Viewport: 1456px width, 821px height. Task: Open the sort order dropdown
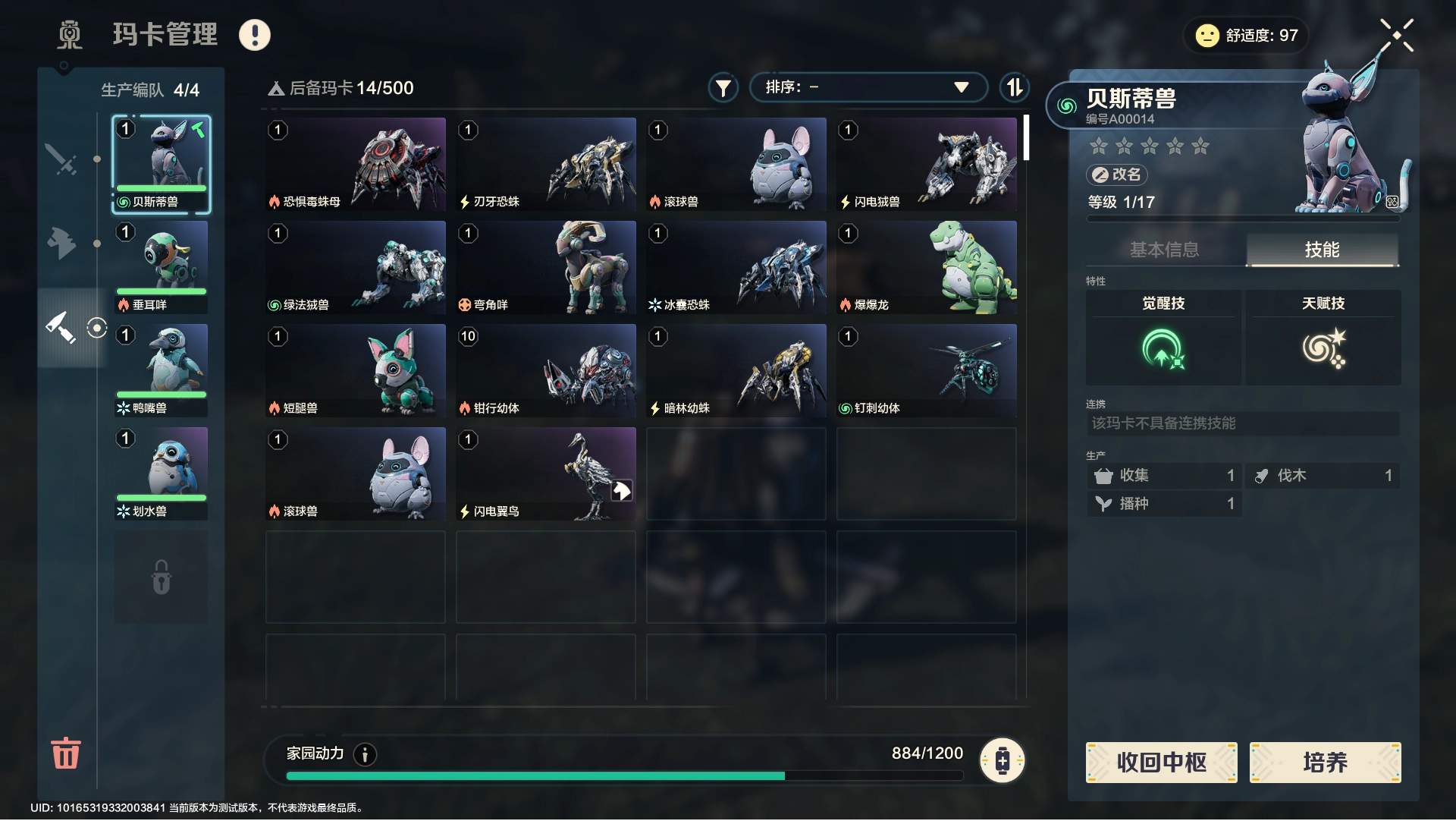point(868,87)
